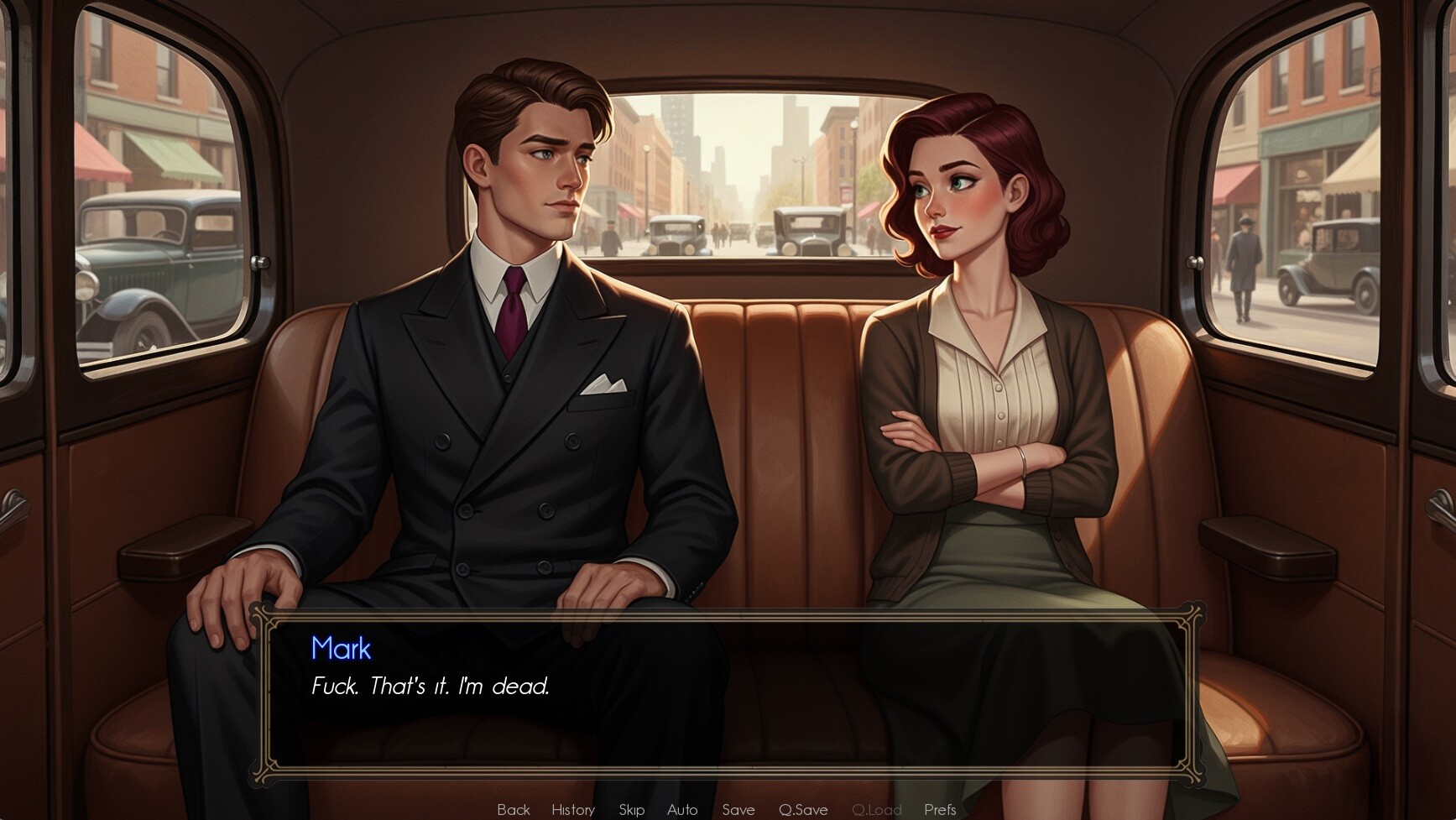Go Back to the previous line
Image resolution: width=1456 pixels, height=820 pixels.
click(x=513, y=809)
